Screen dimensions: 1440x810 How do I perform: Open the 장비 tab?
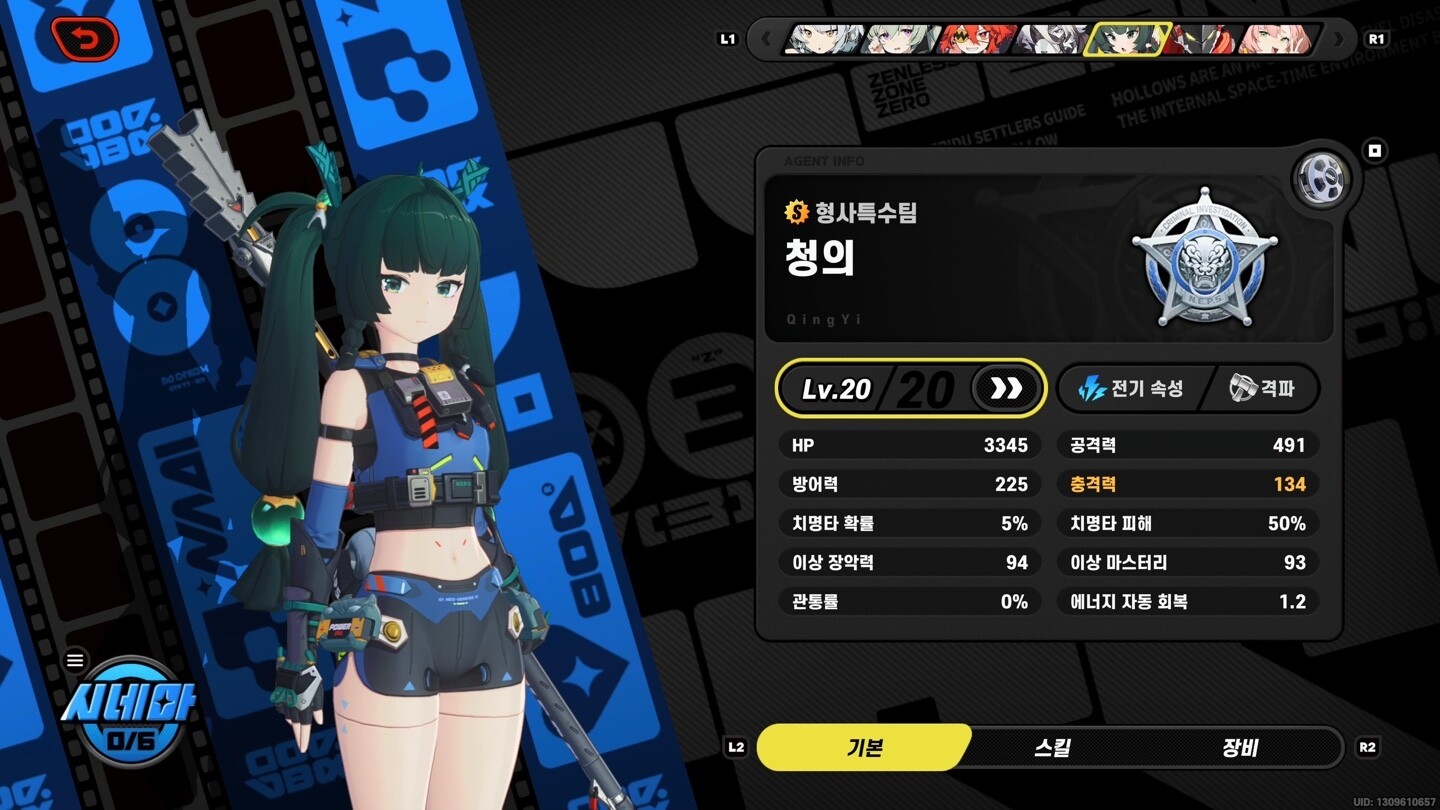tap(1240, 748)
